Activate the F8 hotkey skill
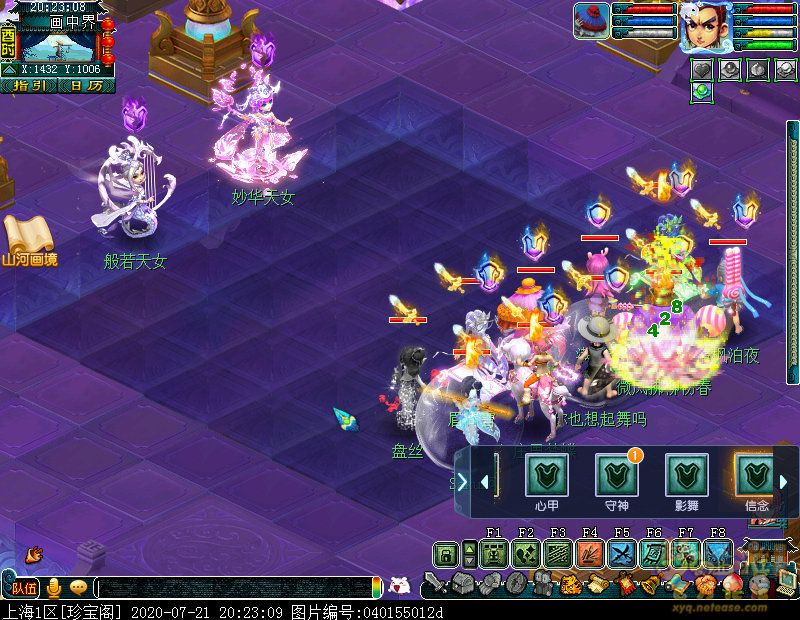Viewport: 800px width, 620px height. coord(717,553)
